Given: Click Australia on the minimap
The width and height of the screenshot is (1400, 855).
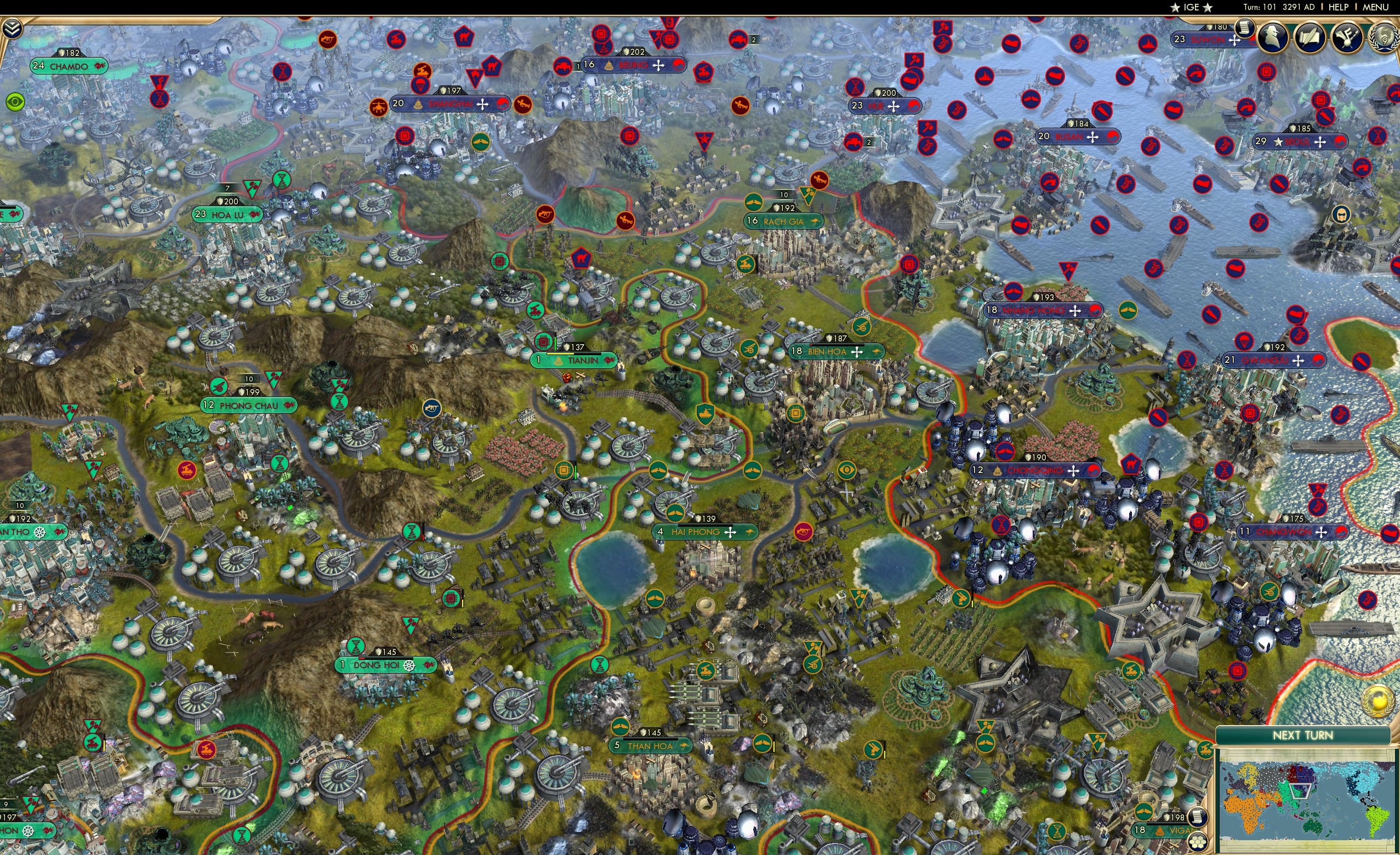Looking at the screenshot, I should click(1312, 827).
